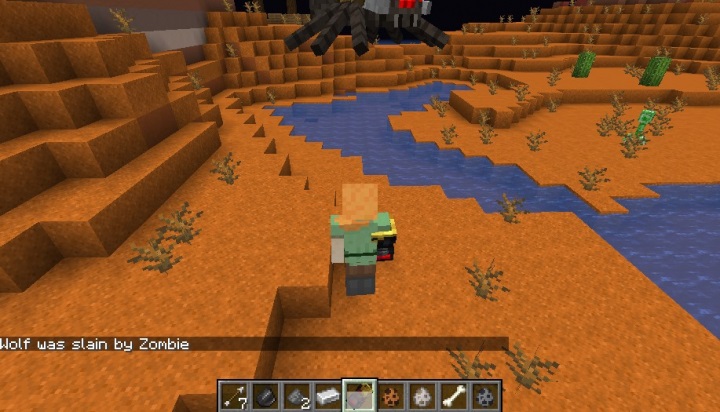
Task: Click the highlighted active hotbar slot
Action: (359, 396)
